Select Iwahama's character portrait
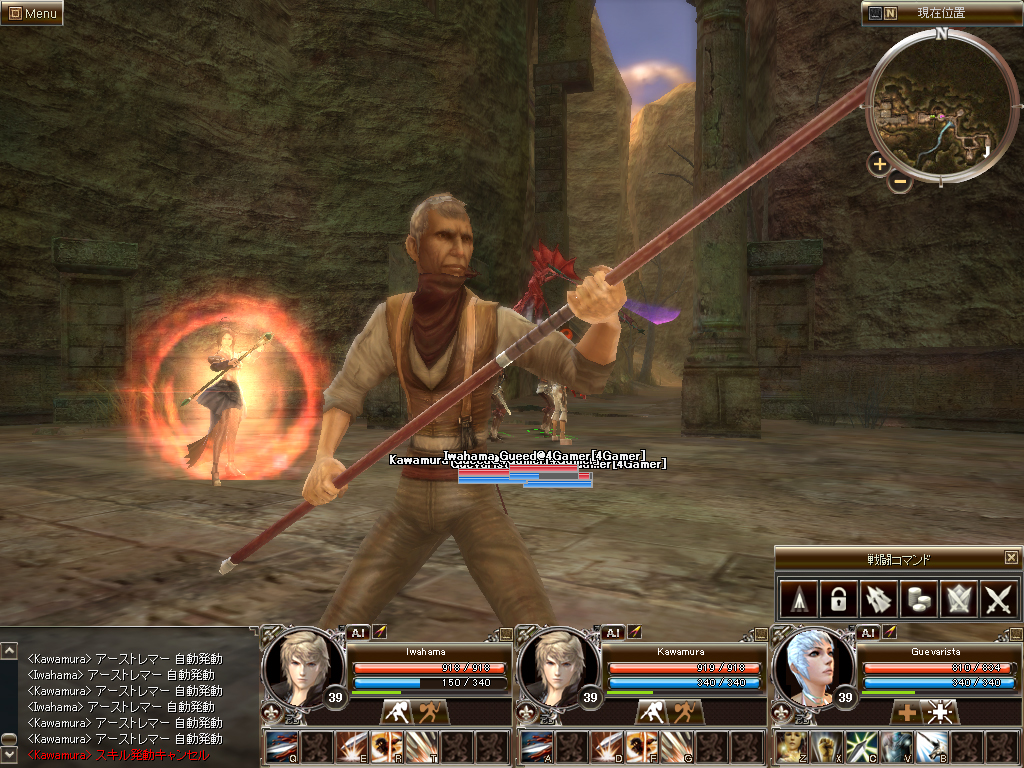This screenshot has height=768, width=1024. click(298, 664)
